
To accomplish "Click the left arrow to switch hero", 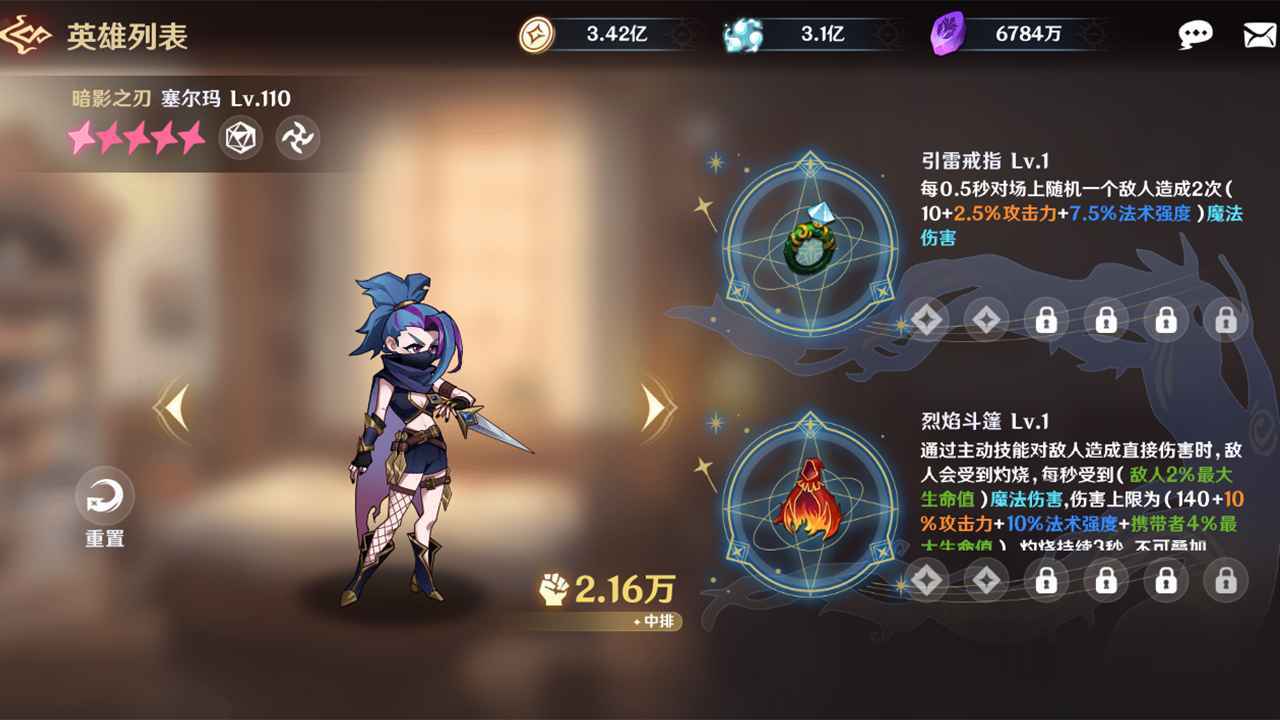I will (x=170, y=410).
